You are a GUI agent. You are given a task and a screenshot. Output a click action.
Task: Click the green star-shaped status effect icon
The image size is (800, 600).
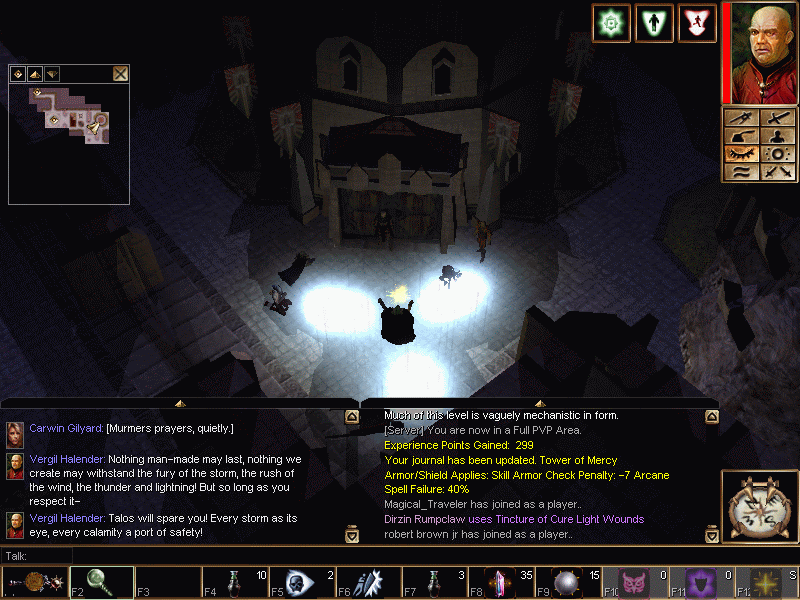tap(611, 23)
